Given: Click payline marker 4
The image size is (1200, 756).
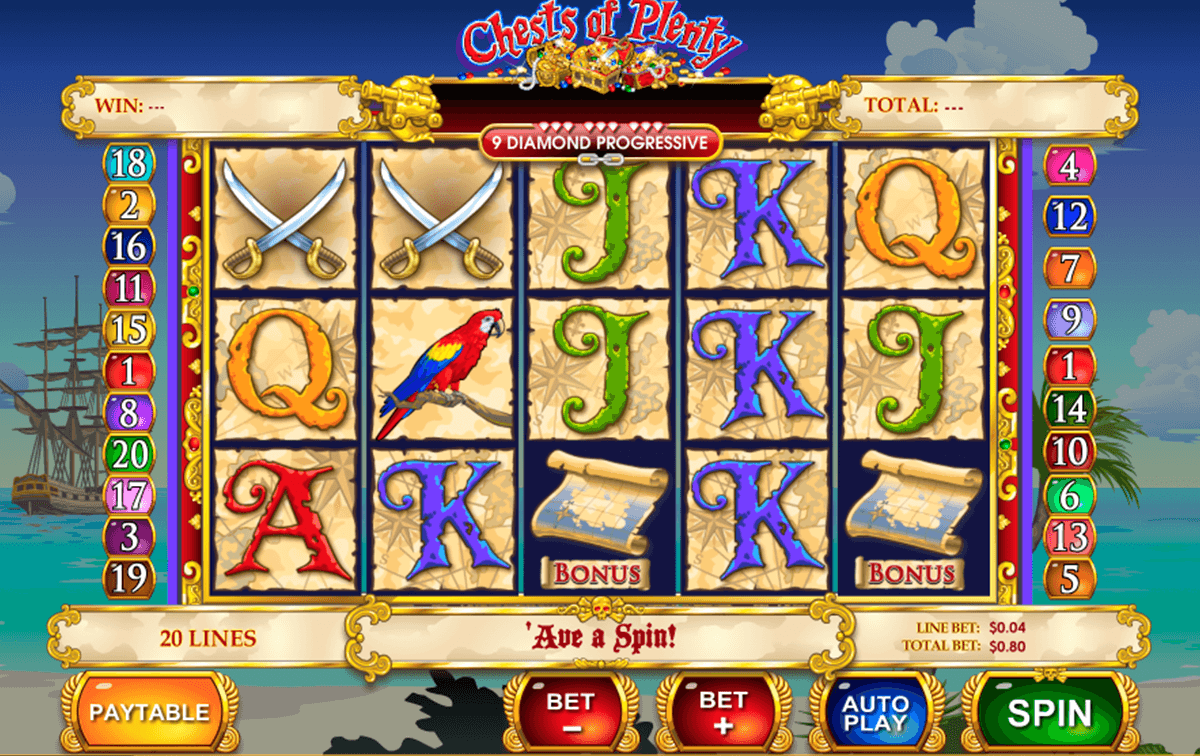Looking at the screenshot, I should pos(1069,166).
